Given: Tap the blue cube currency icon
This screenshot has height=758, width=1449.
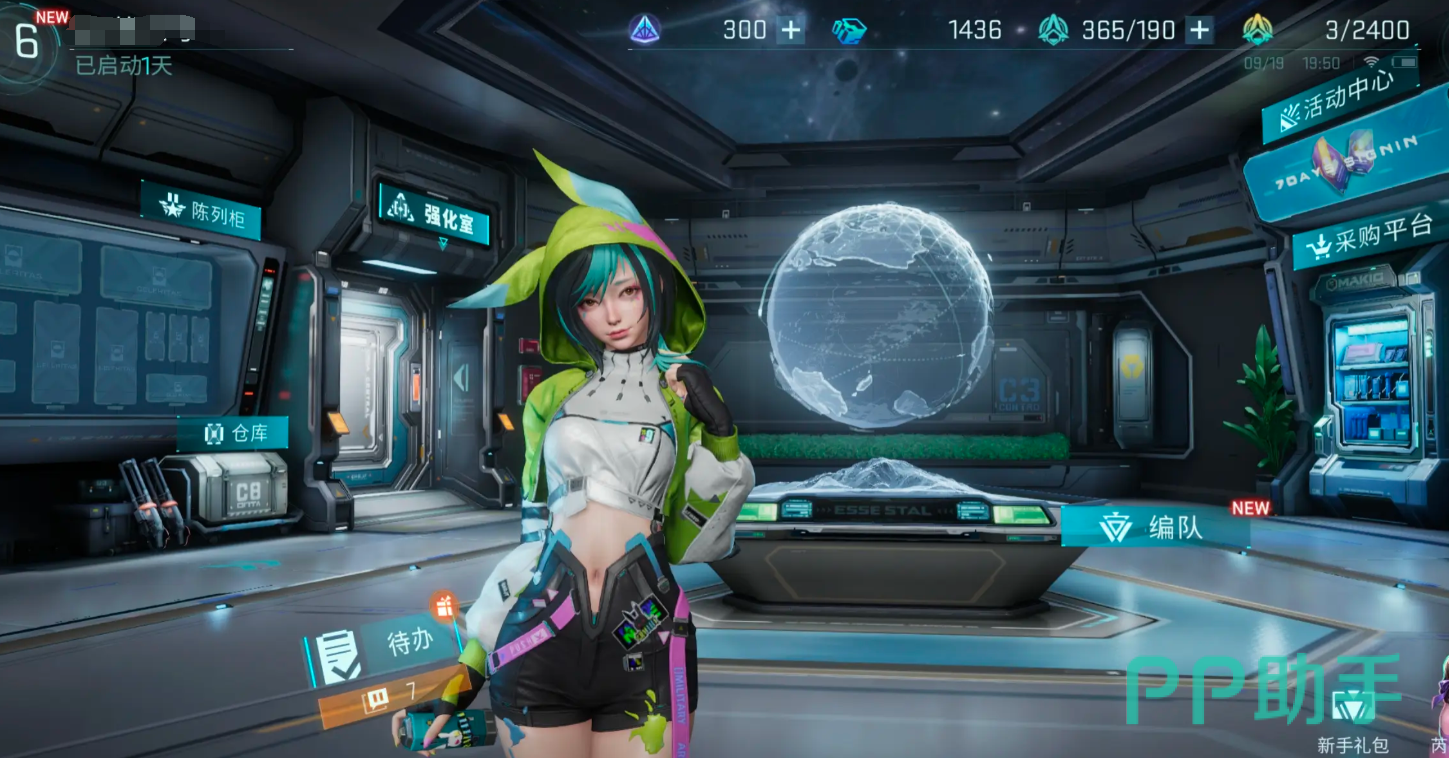Looking at the screenshot, I should pyautogui.click(x=849, y=30).
